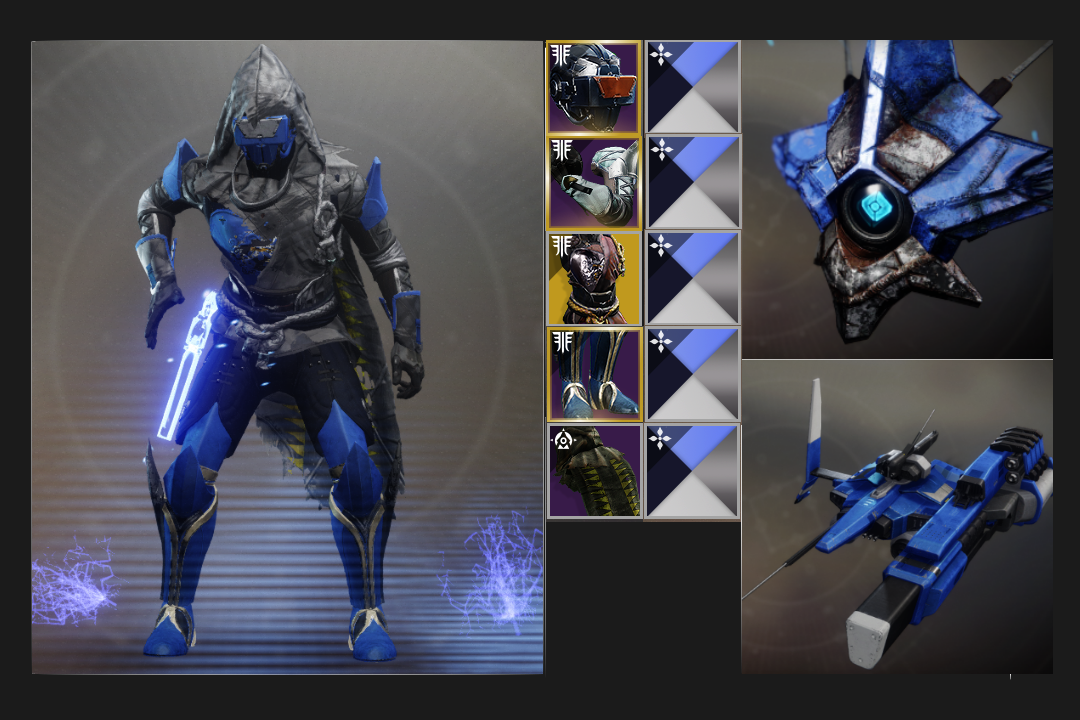Open the blue jumpship preview image
1080x720 pixels.
click(x=897, y=517)
